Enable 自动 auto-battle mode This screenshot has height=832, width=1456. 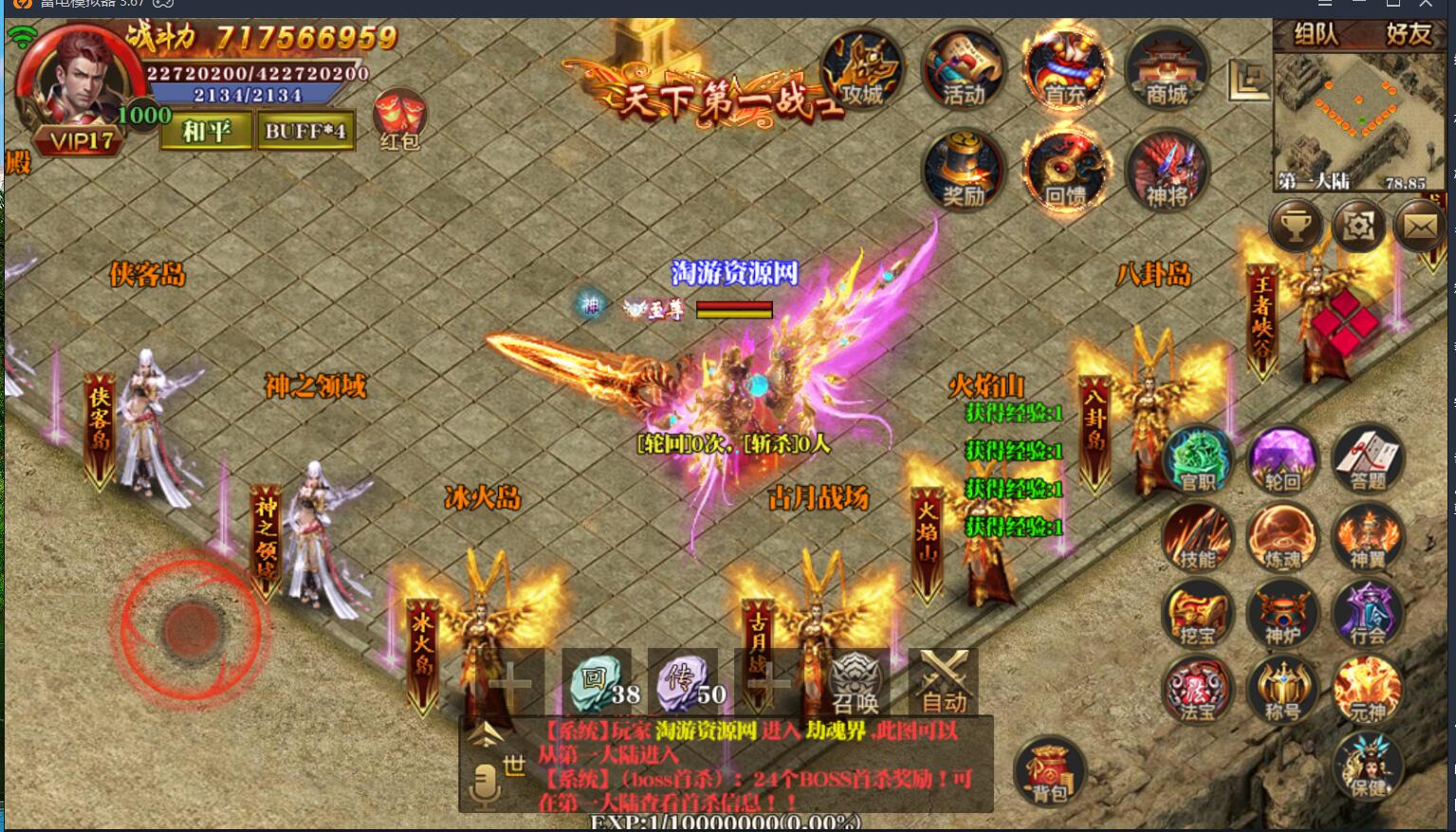coord(946,680)
